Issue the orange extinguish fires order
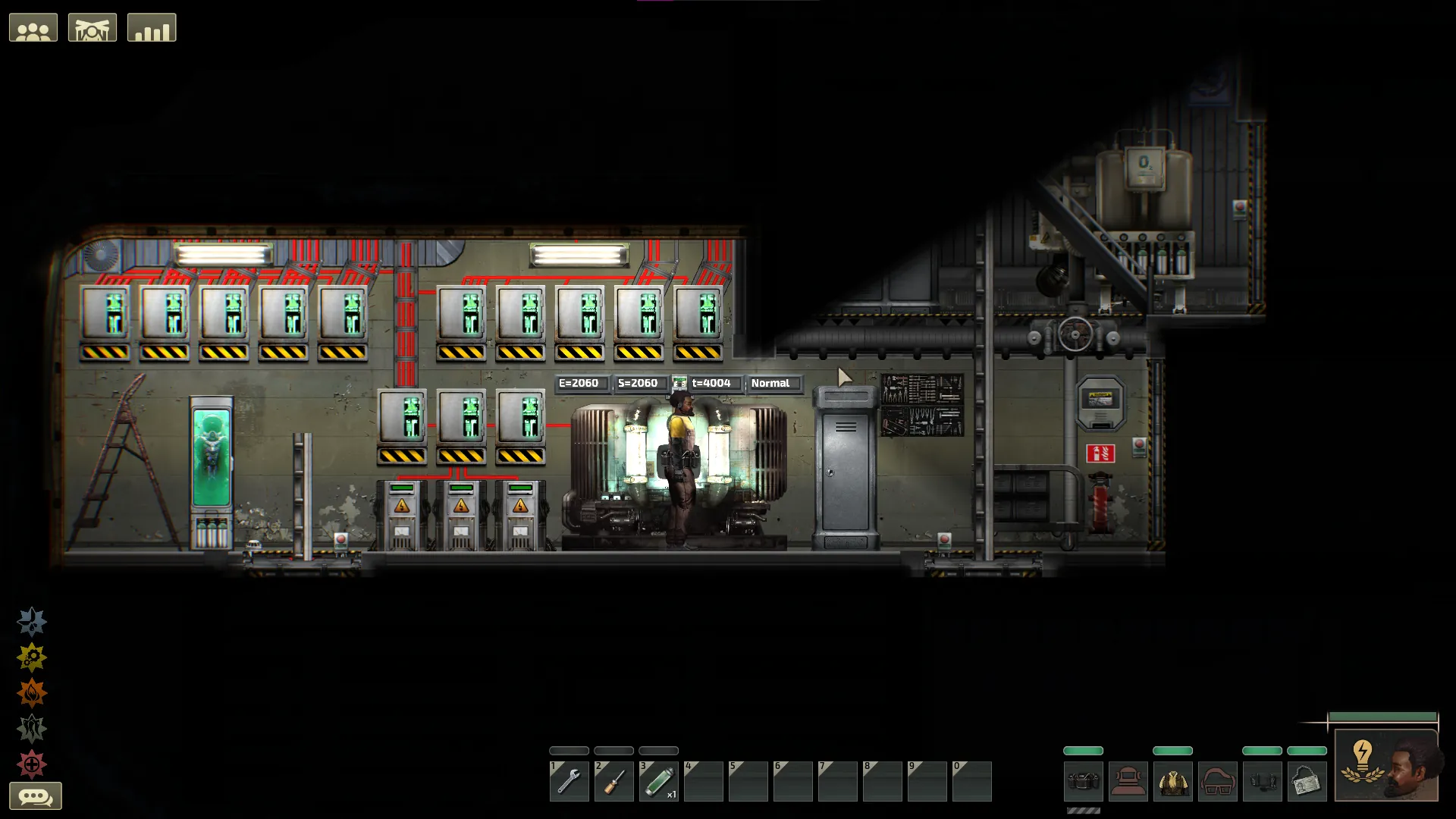The image size is (1456, 819). coord(32,693)
